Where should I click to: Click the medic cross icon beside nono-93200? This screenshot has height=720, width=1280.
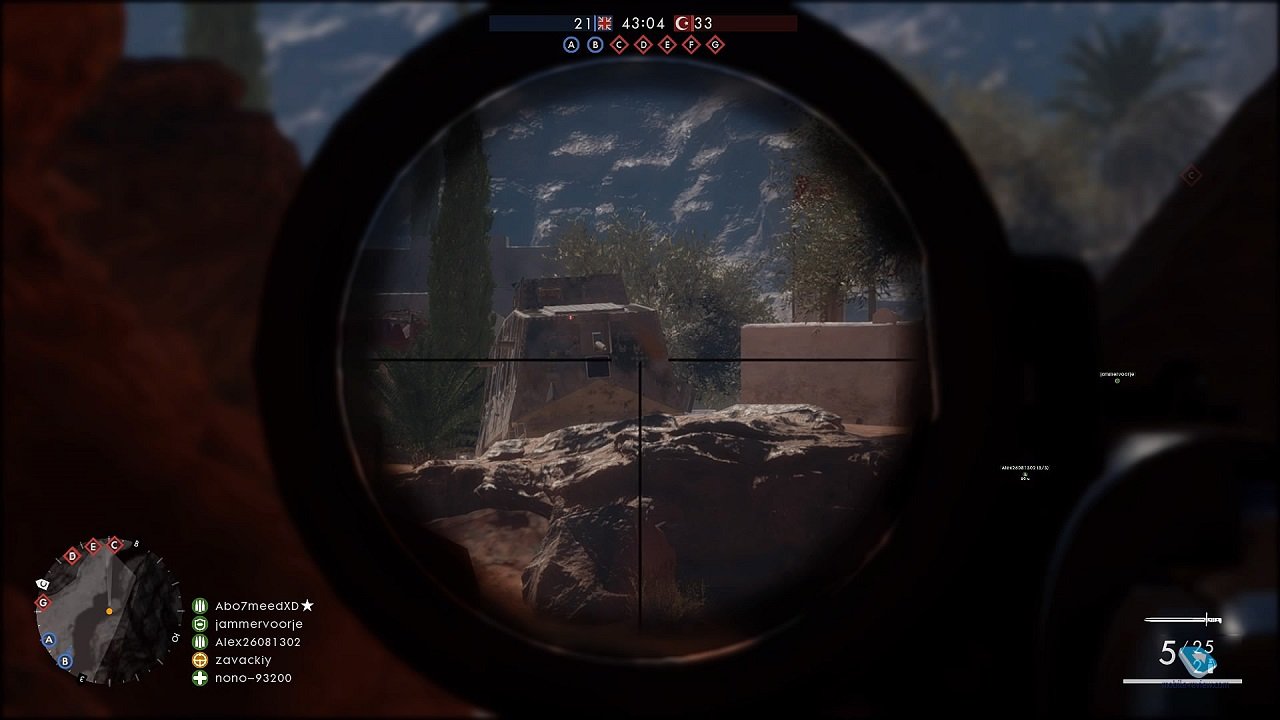point(199,678)
